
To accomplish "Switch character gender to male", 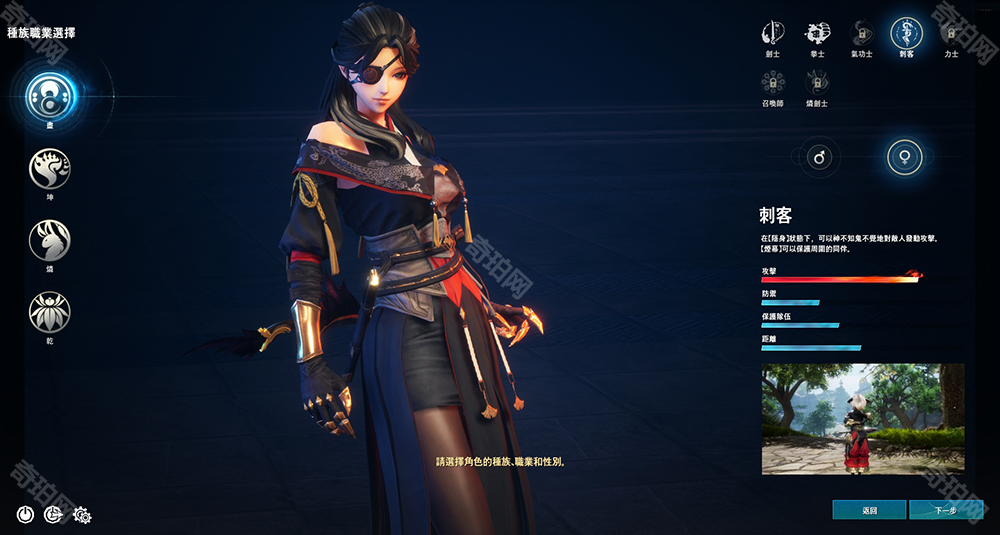I will pos(818,157).
